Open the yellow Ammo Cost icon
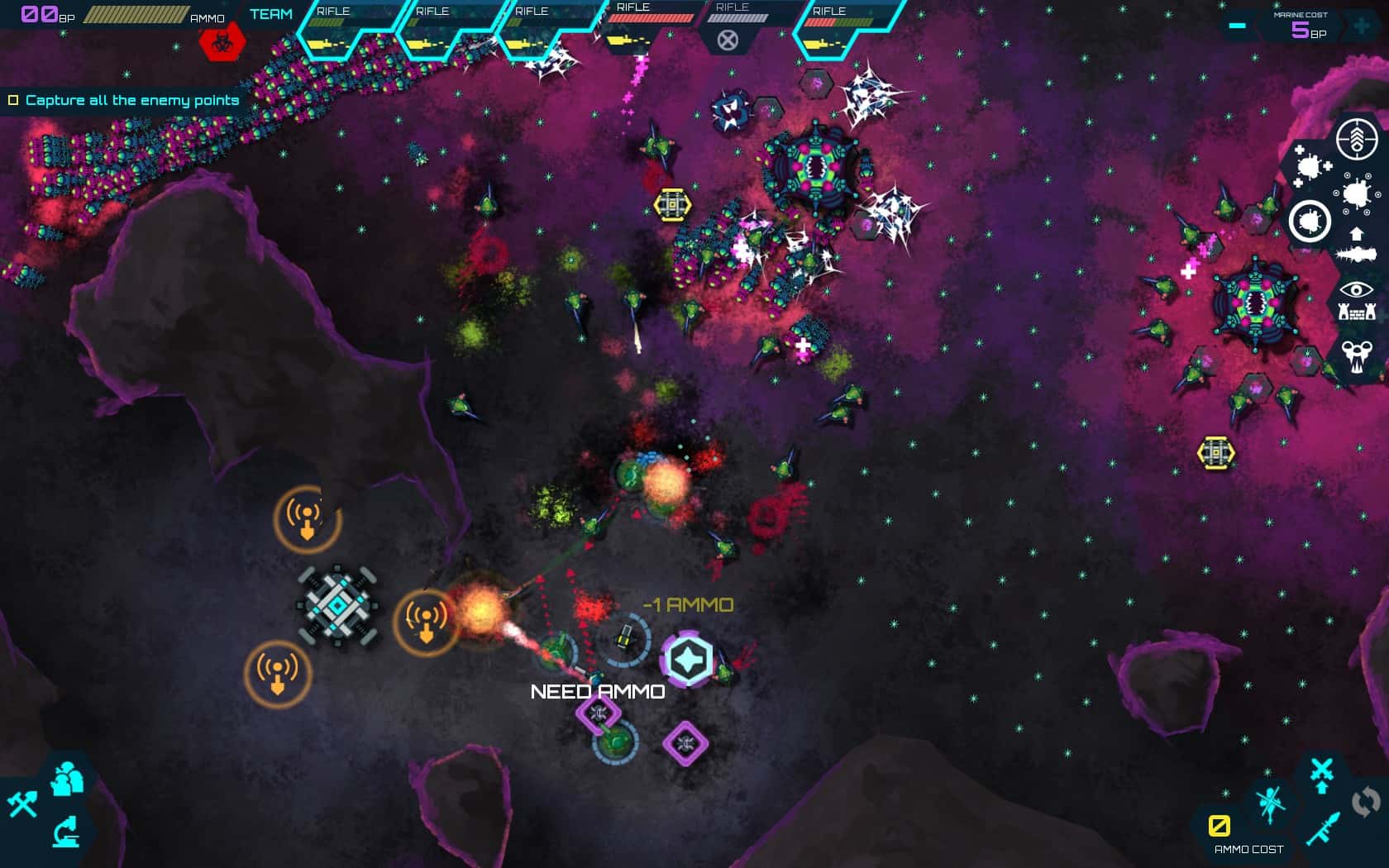This screenshot has height=868, width=1389. (x=1220, y=824)
